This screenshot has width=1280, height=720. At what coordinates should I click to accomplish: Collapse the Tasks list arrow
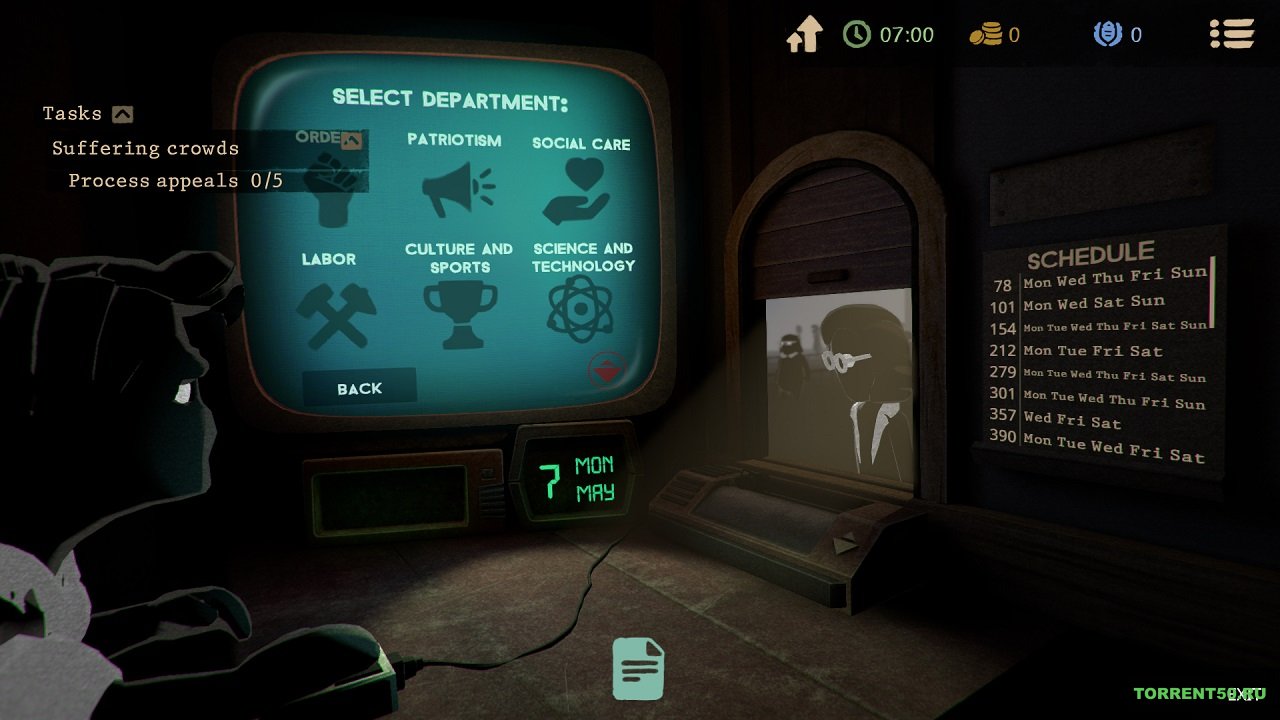pos(122,114)
